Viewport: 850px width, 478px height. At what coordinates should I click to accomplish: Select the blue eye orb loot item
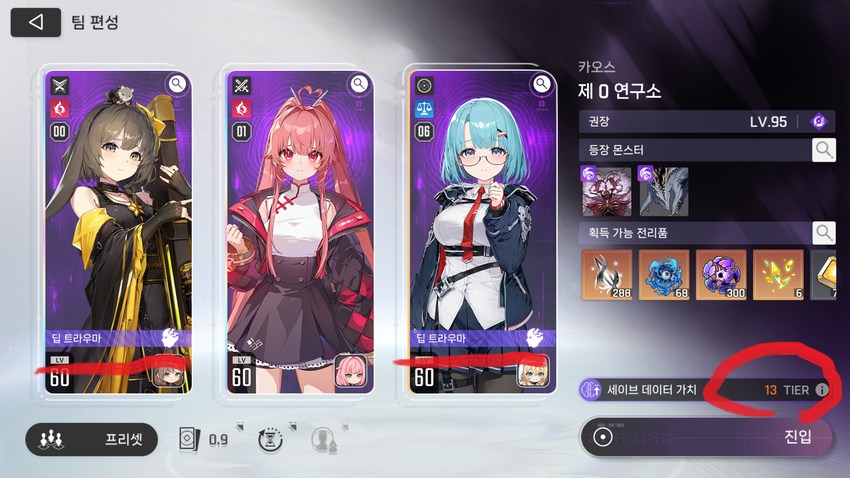click(664, 275)
